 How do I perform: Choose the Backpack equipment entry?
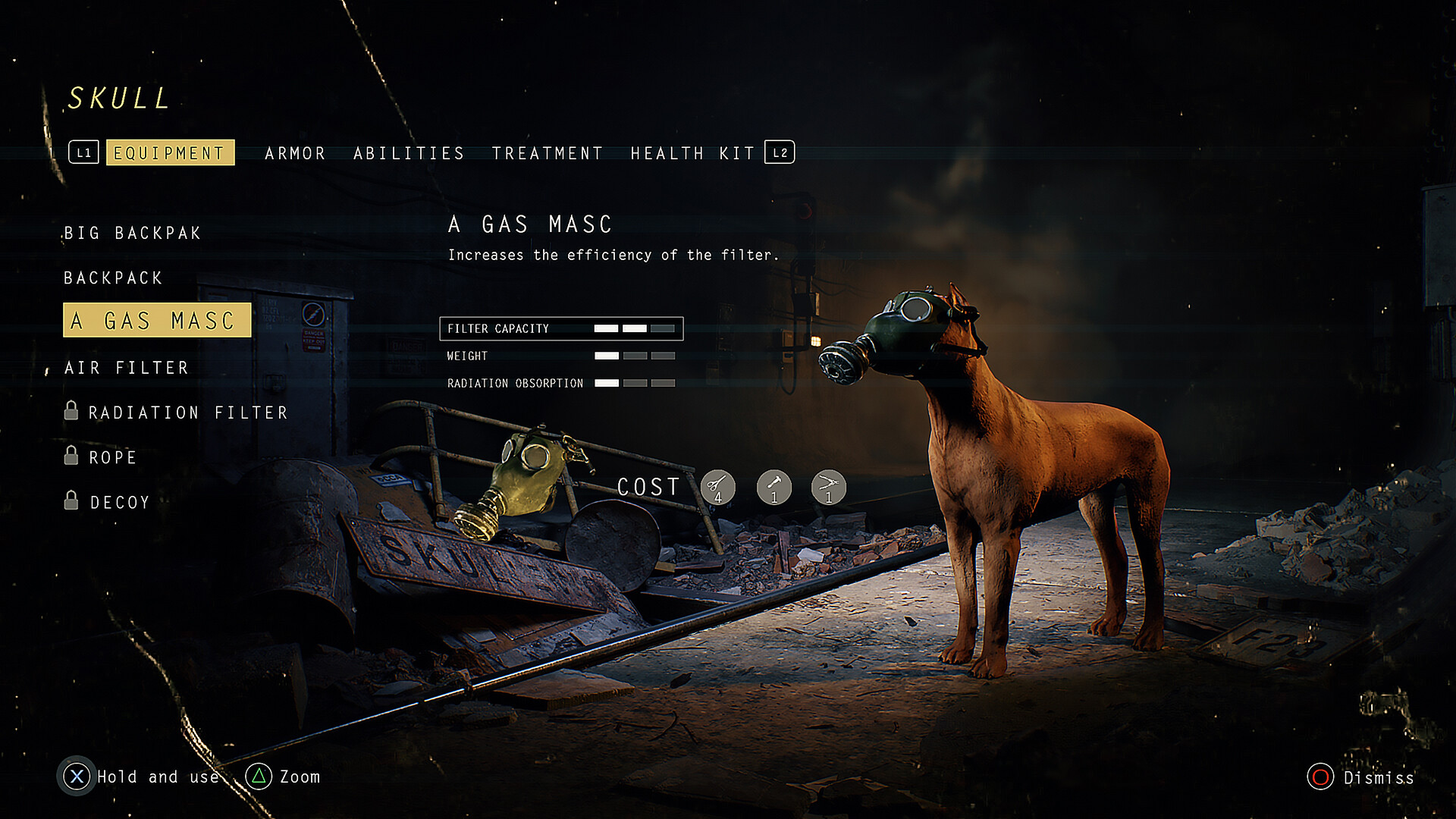point(113,278)
